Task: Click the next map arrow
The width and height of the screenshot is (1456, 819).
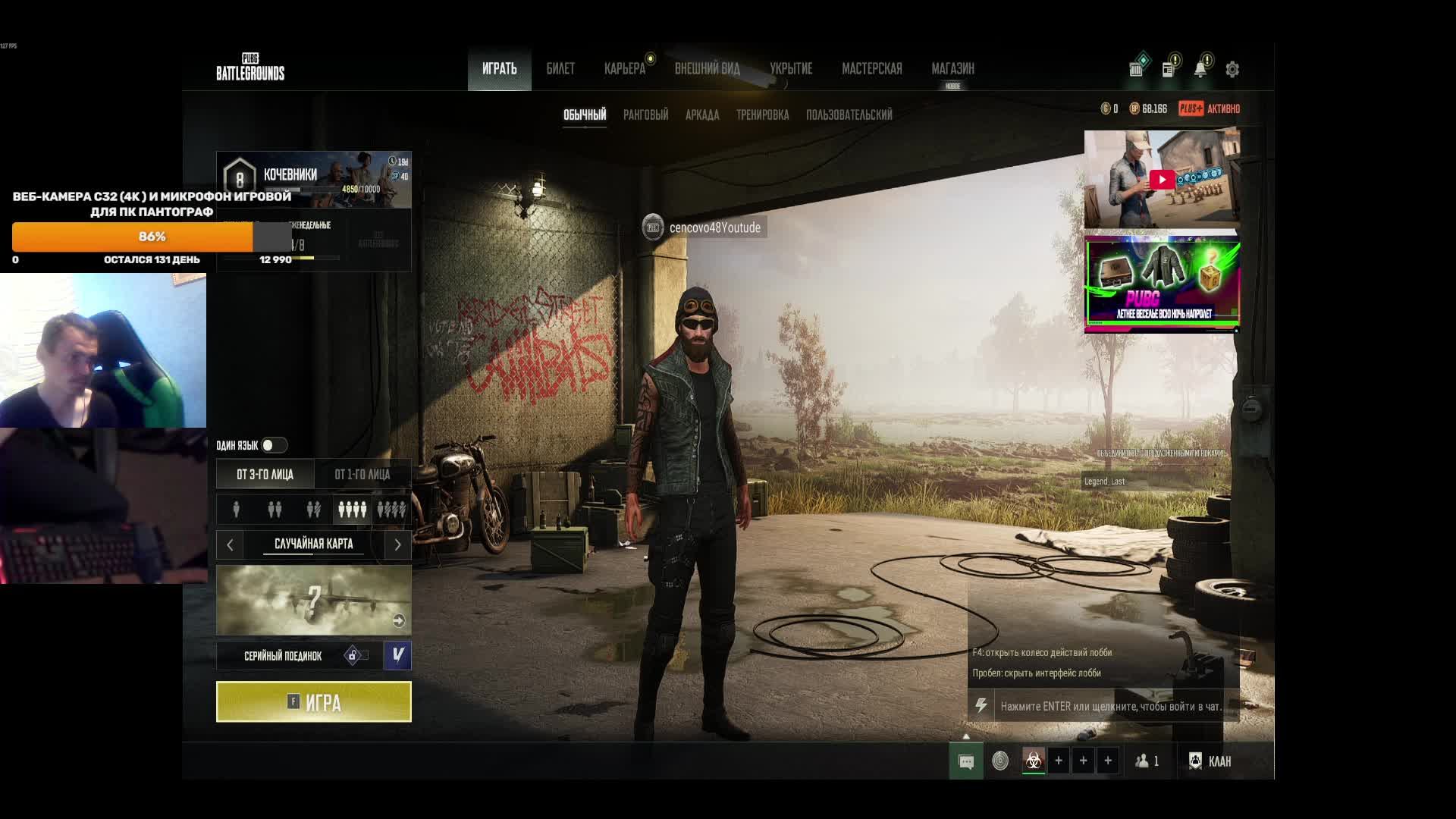Action: click(397, 544)
